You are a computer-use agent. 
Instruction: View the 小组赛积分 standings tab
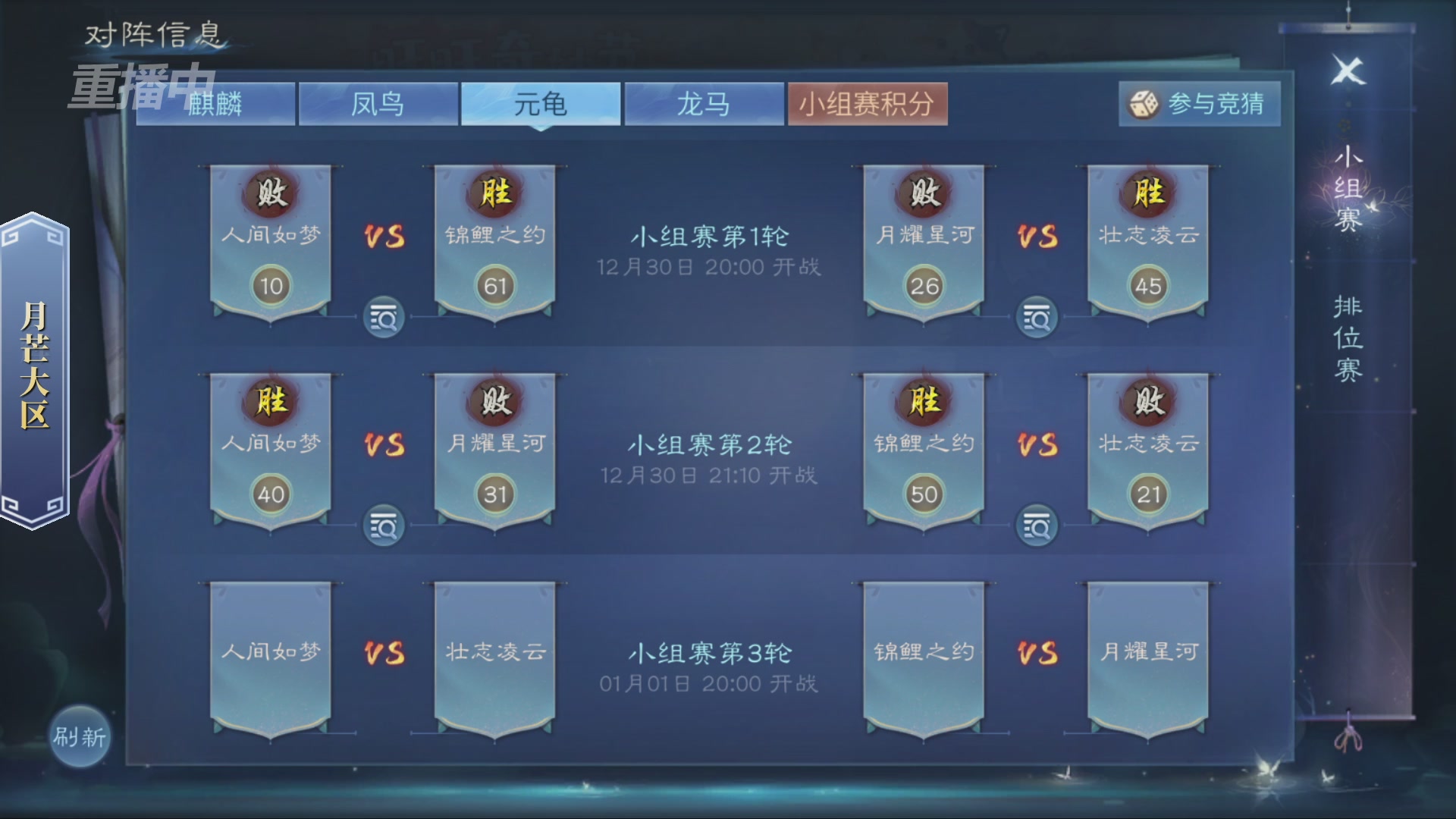click(x=868, y=105)
